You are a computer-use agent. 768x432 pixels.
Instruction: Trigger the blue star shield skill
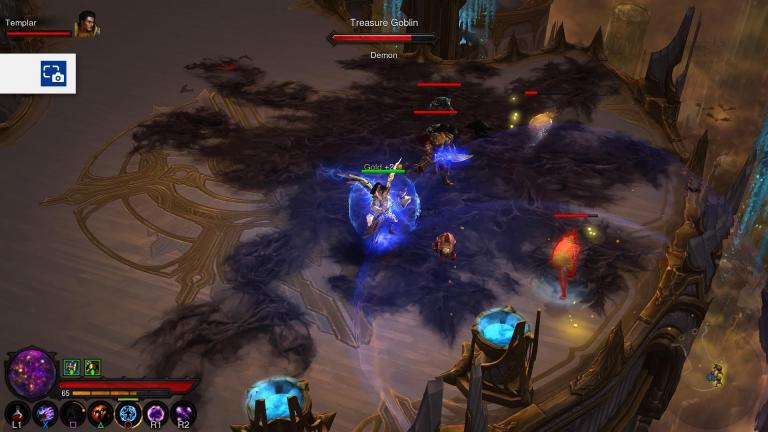click(x=128, y=412)
